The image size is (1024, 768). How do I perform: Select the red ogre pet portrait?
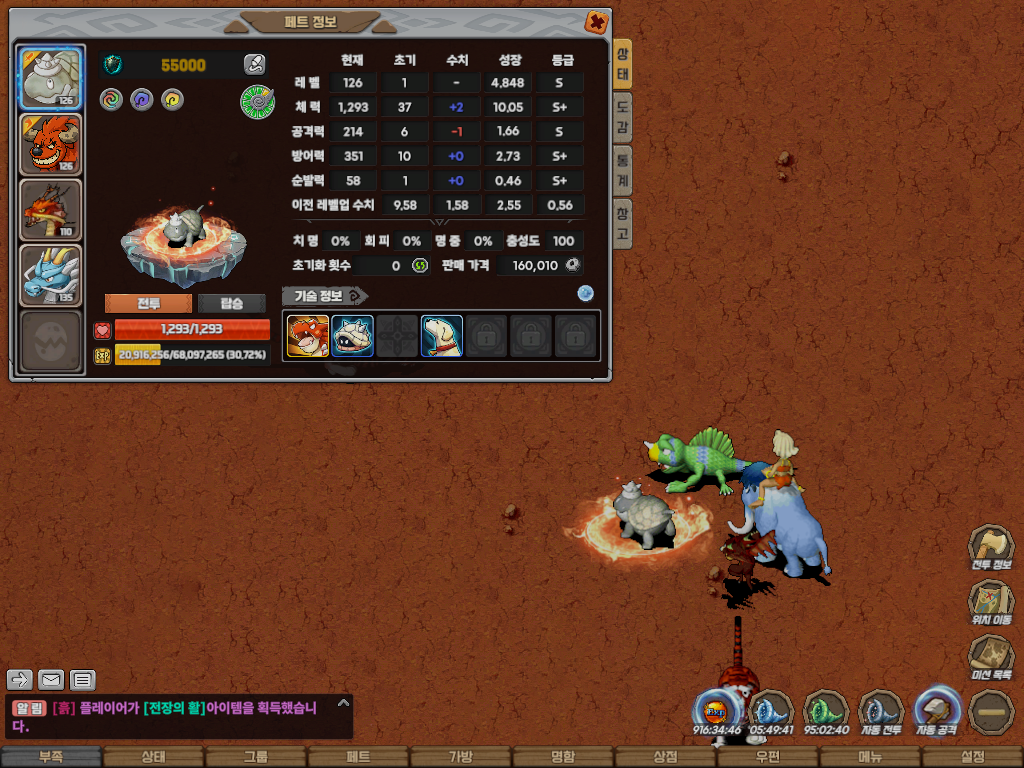point(51,144)
